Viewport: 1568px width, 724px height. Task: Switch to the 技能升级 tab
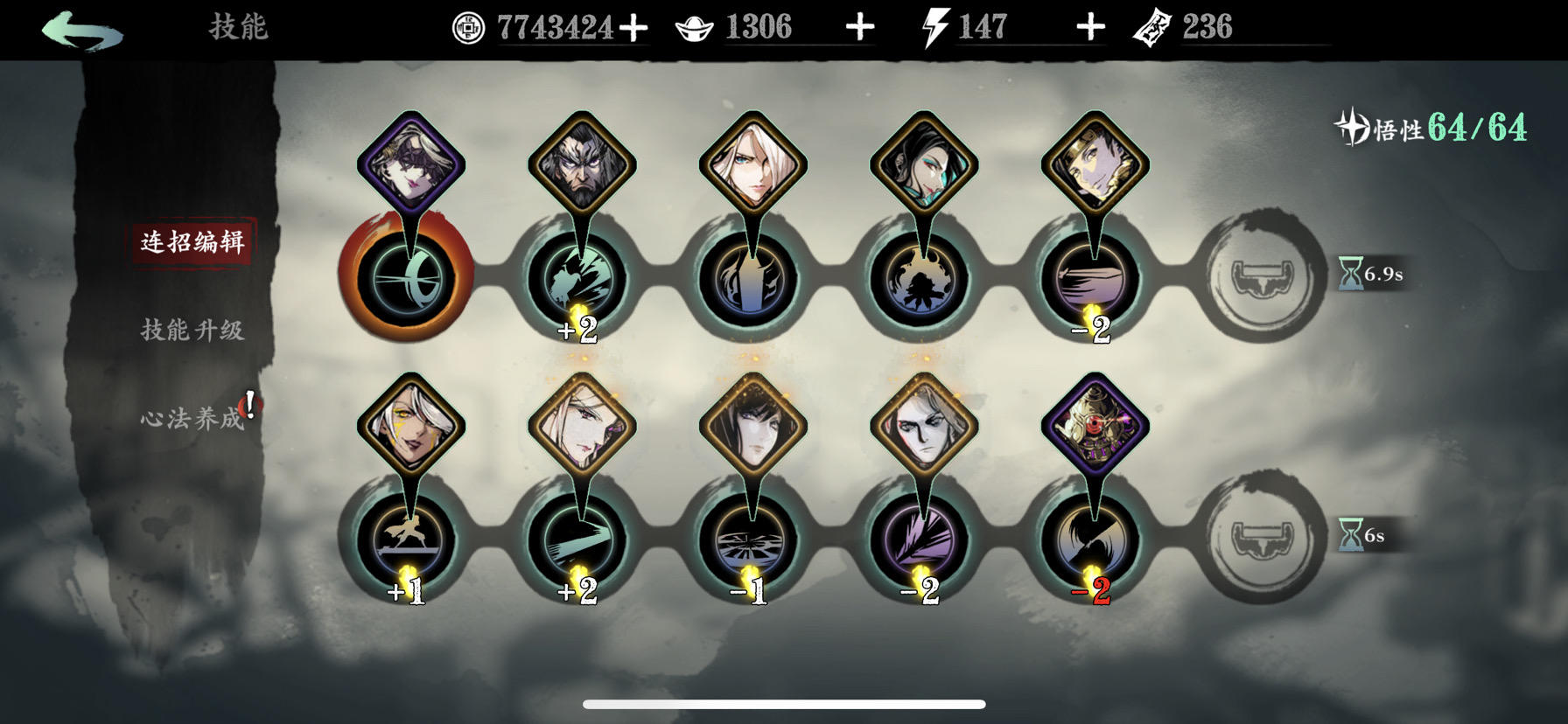coord(193,331)
